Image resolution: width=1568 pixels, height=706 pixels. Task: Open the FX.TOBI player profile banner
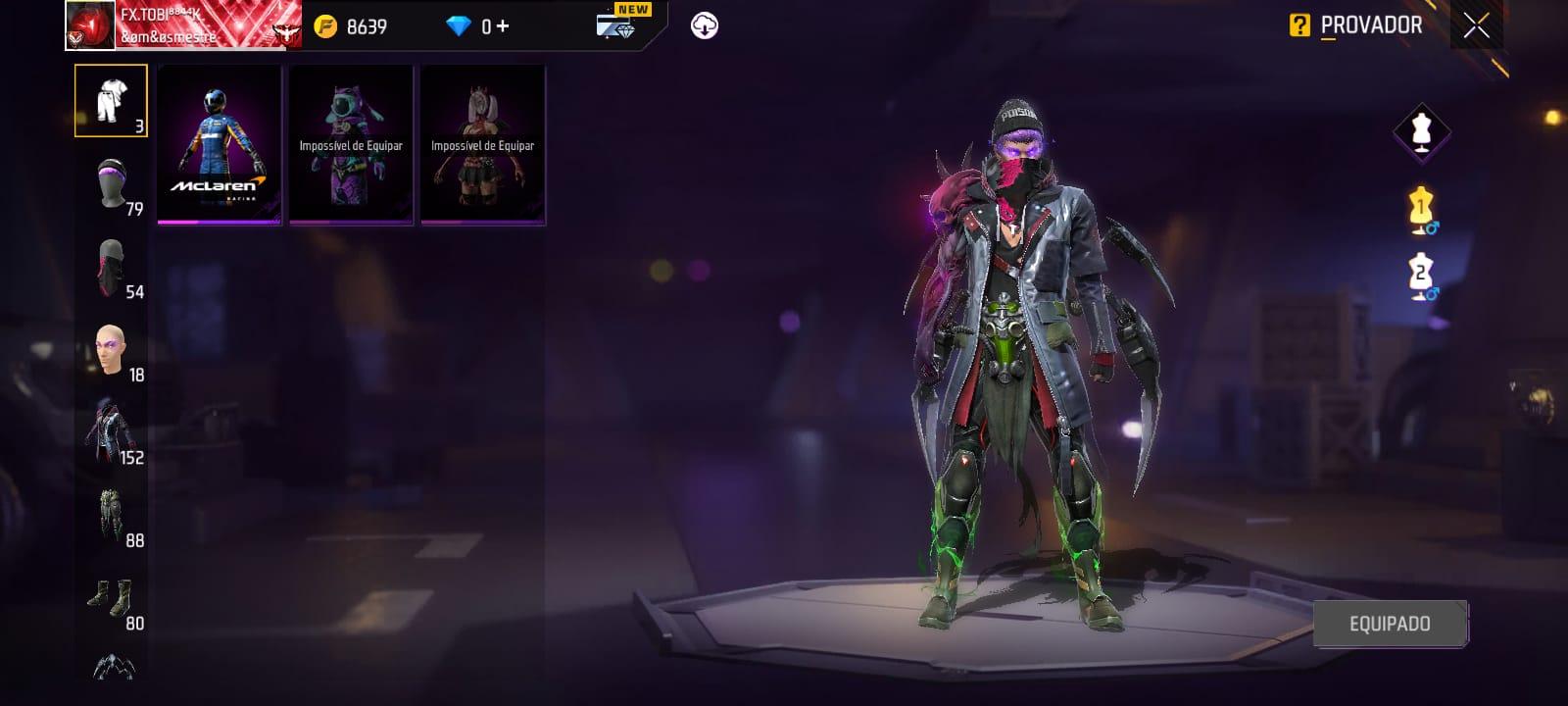[x=184, y=25]
